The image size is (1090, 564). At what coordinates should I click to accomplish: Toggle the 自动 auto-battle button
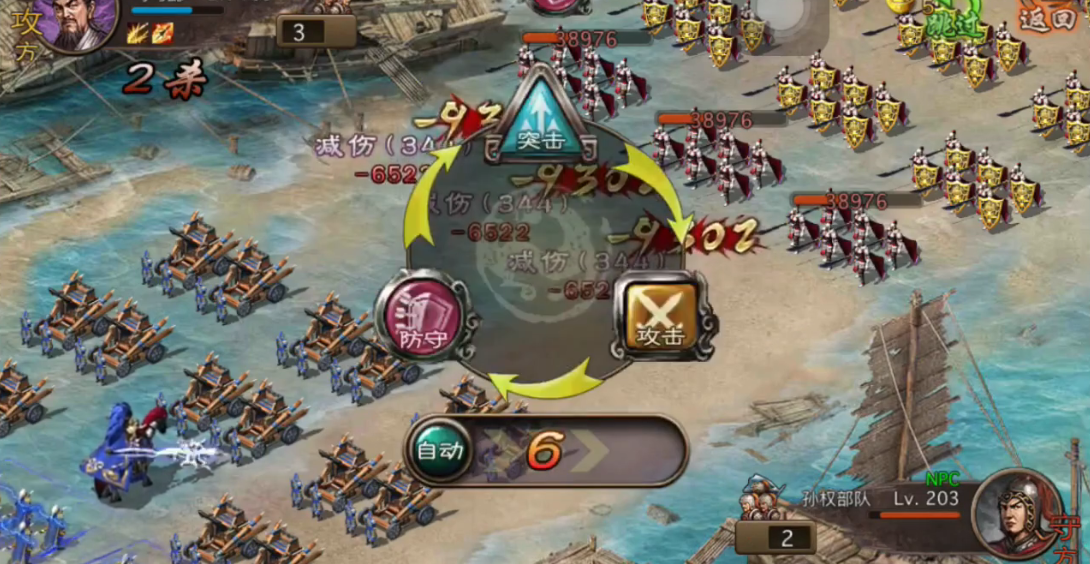point(441,450)
